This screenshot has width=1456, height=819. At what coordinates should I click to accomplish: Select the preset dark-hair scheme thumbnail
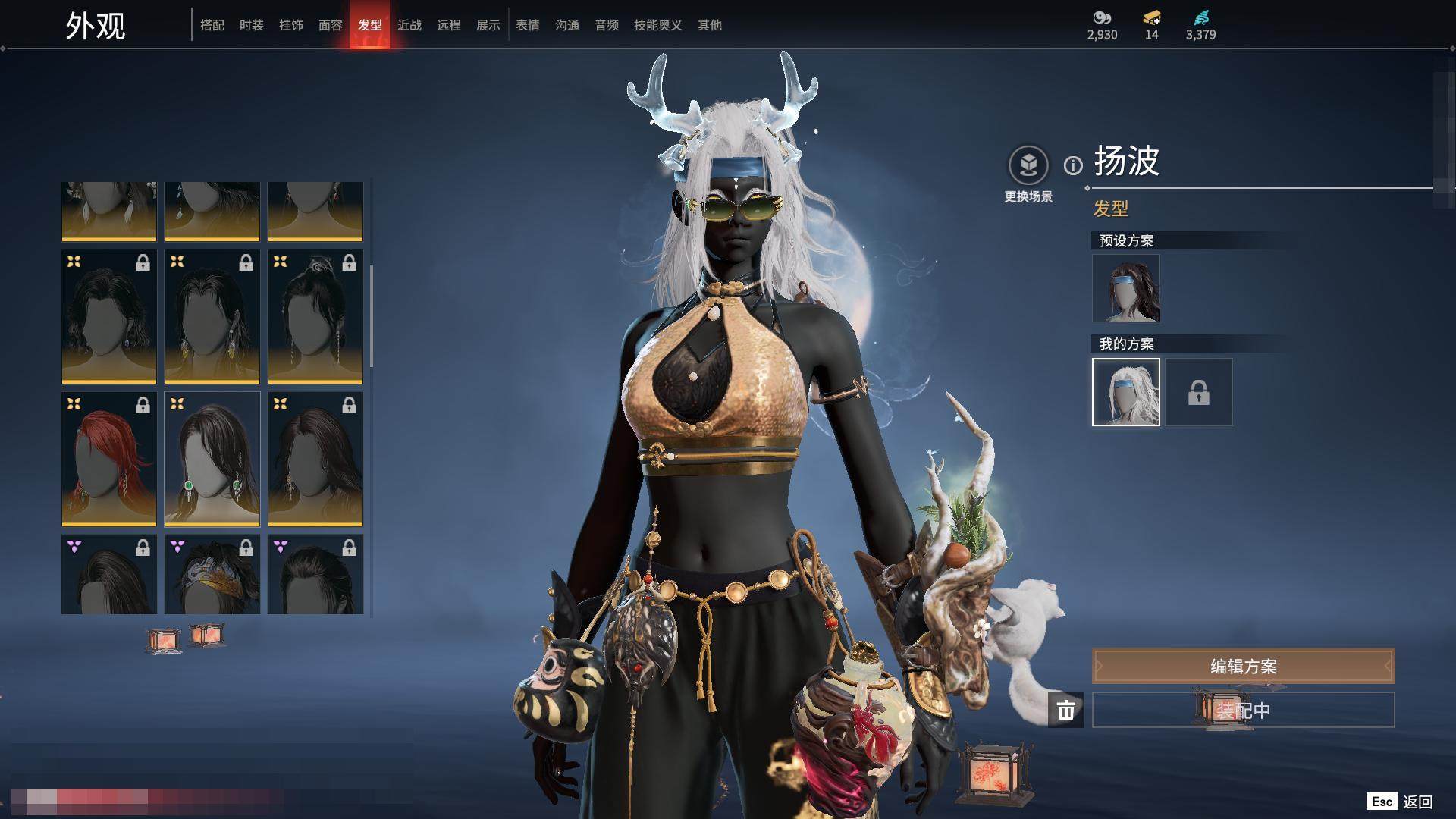(1126, 288)
